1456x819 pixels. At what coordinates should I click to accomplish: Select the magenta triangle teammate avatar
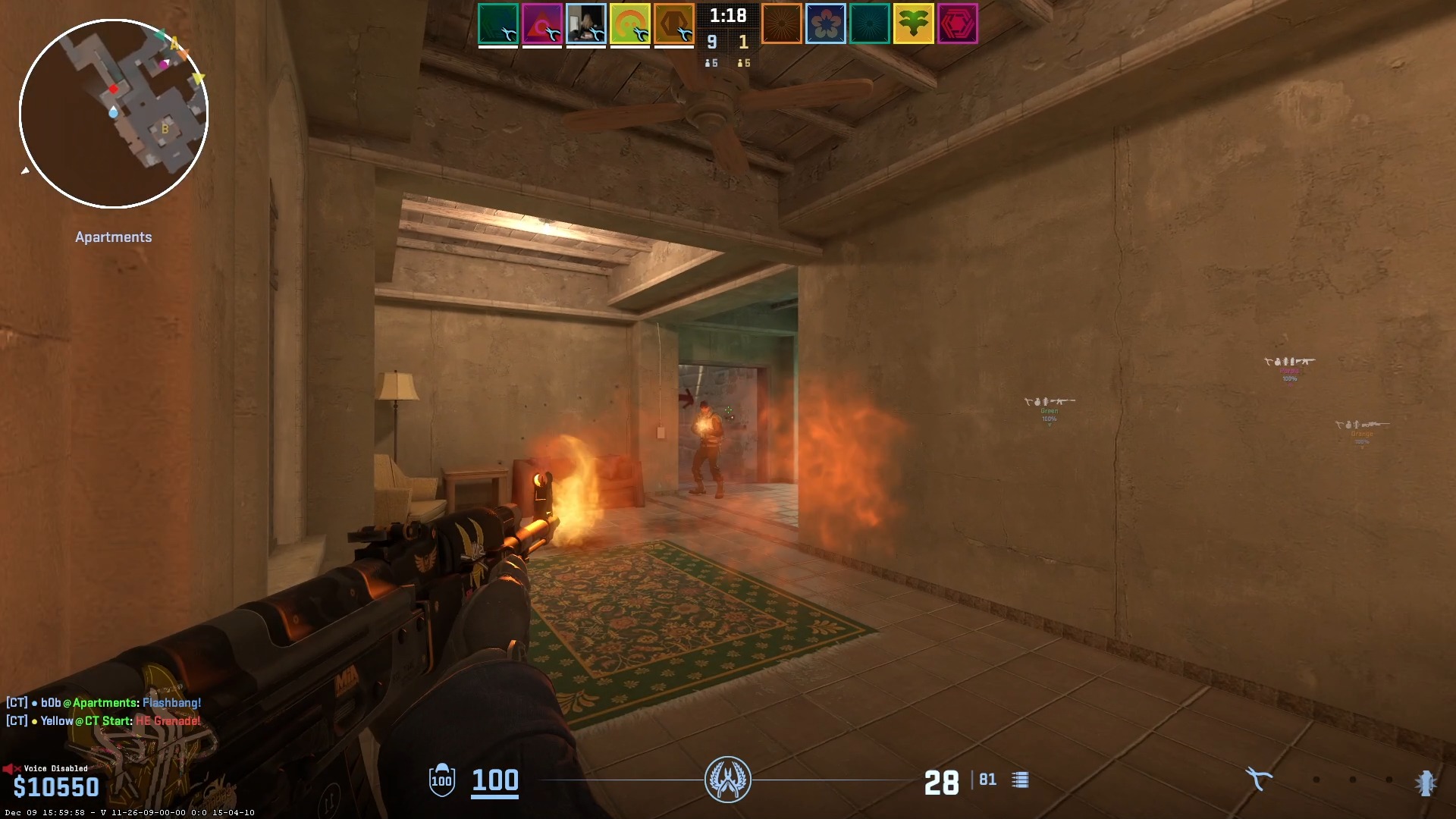click(542, 24)
